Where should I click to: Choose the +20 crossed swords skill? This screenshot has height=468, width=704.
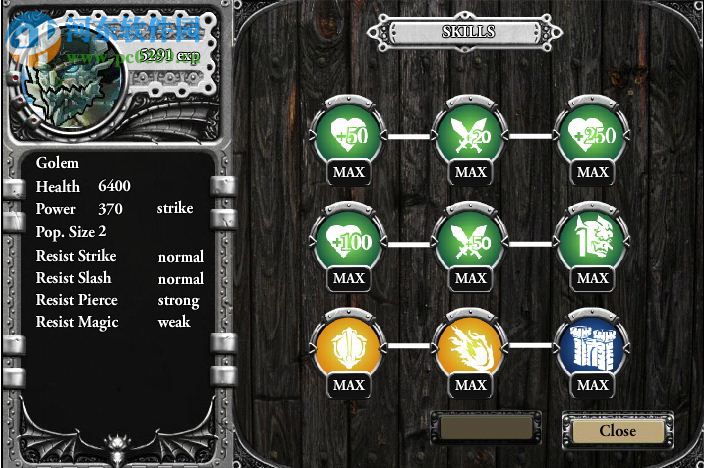[470, 135]
